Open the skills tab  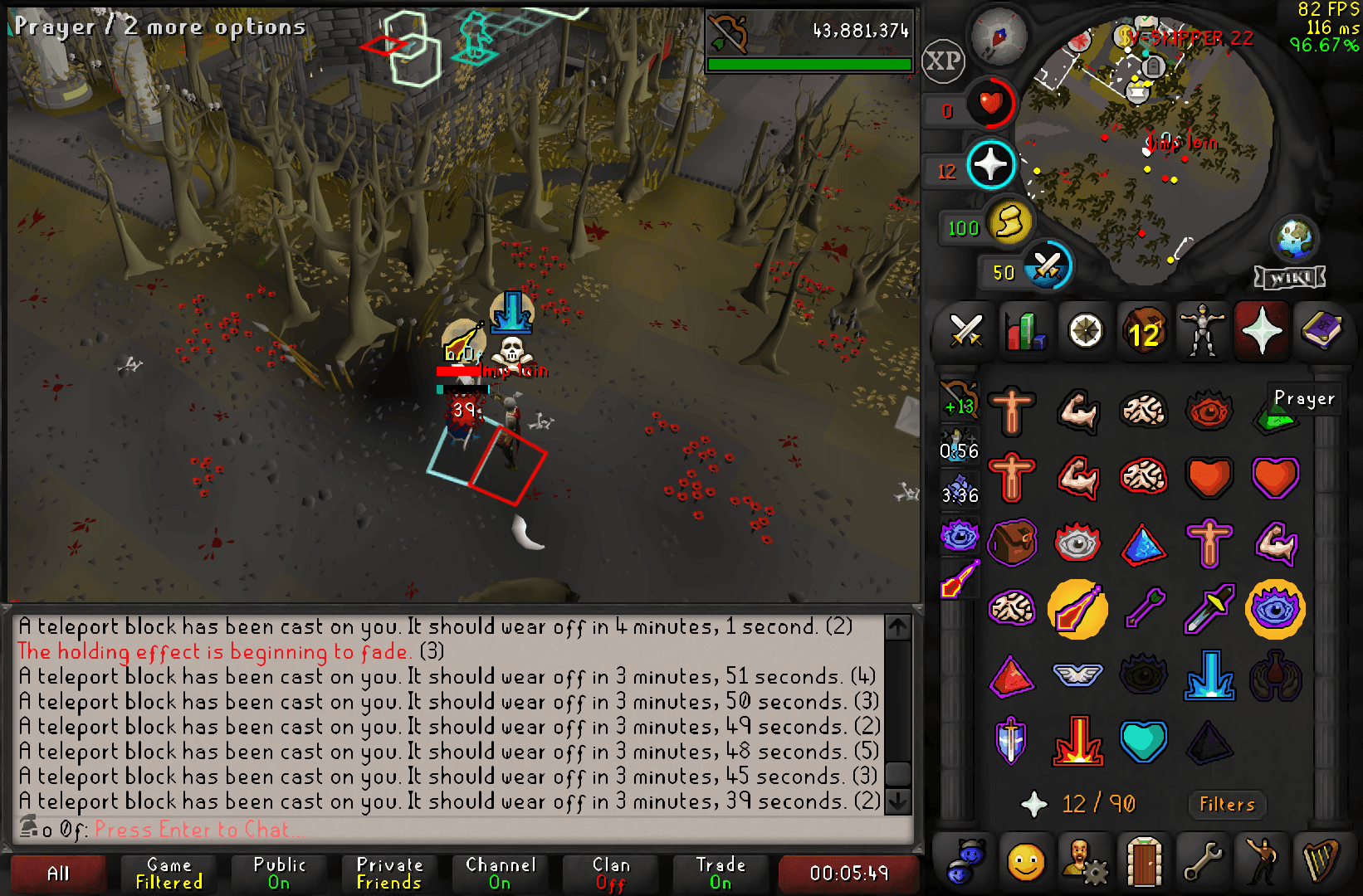pyautogui.click(x=1026, y=331)
